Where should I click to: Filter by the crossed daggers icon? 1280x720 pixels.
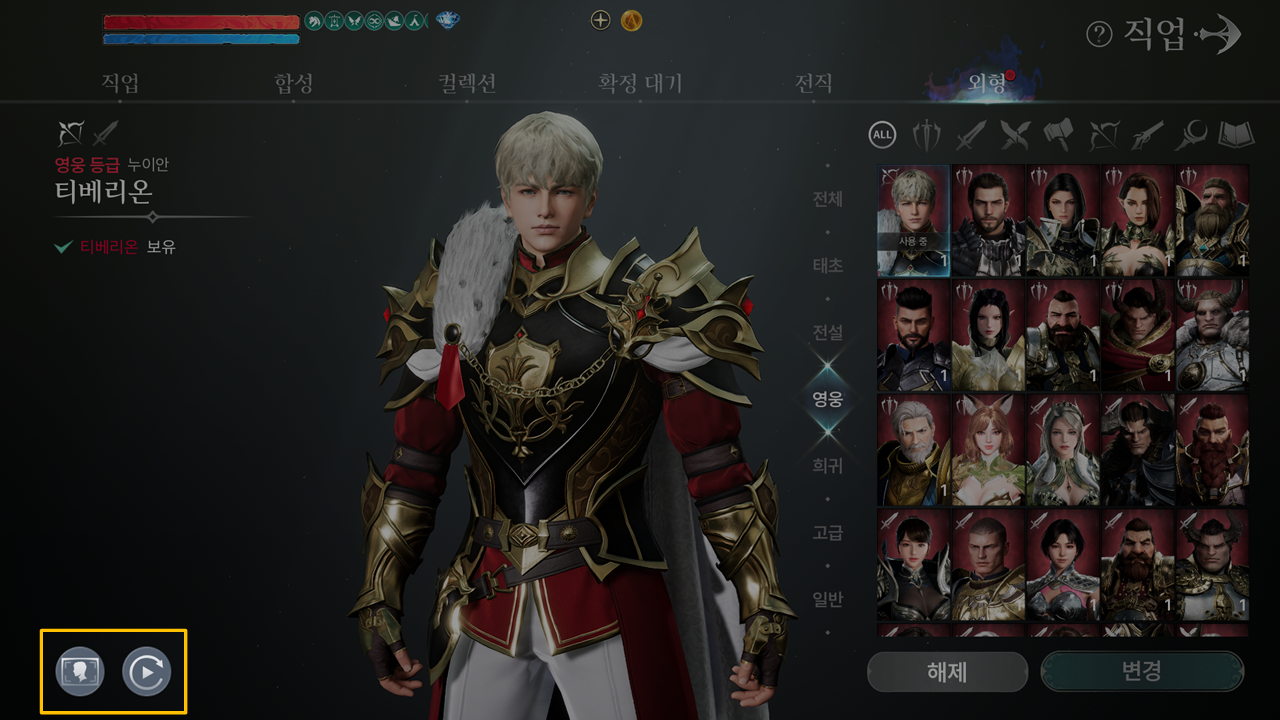pos(1014,134)
